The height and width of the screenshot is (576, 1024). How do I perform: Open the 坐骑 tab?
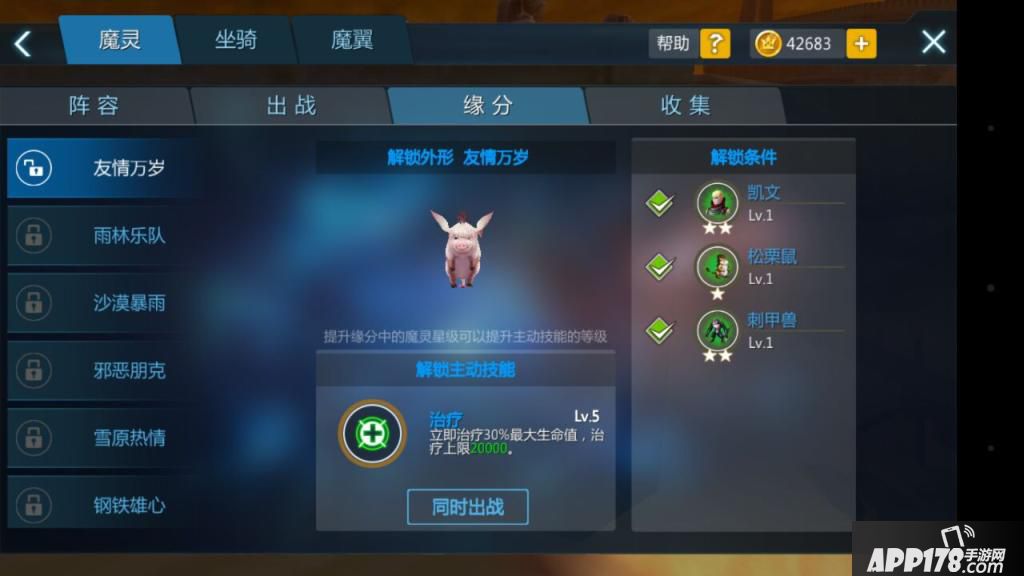pyautogui.click(x=236, y=41)
